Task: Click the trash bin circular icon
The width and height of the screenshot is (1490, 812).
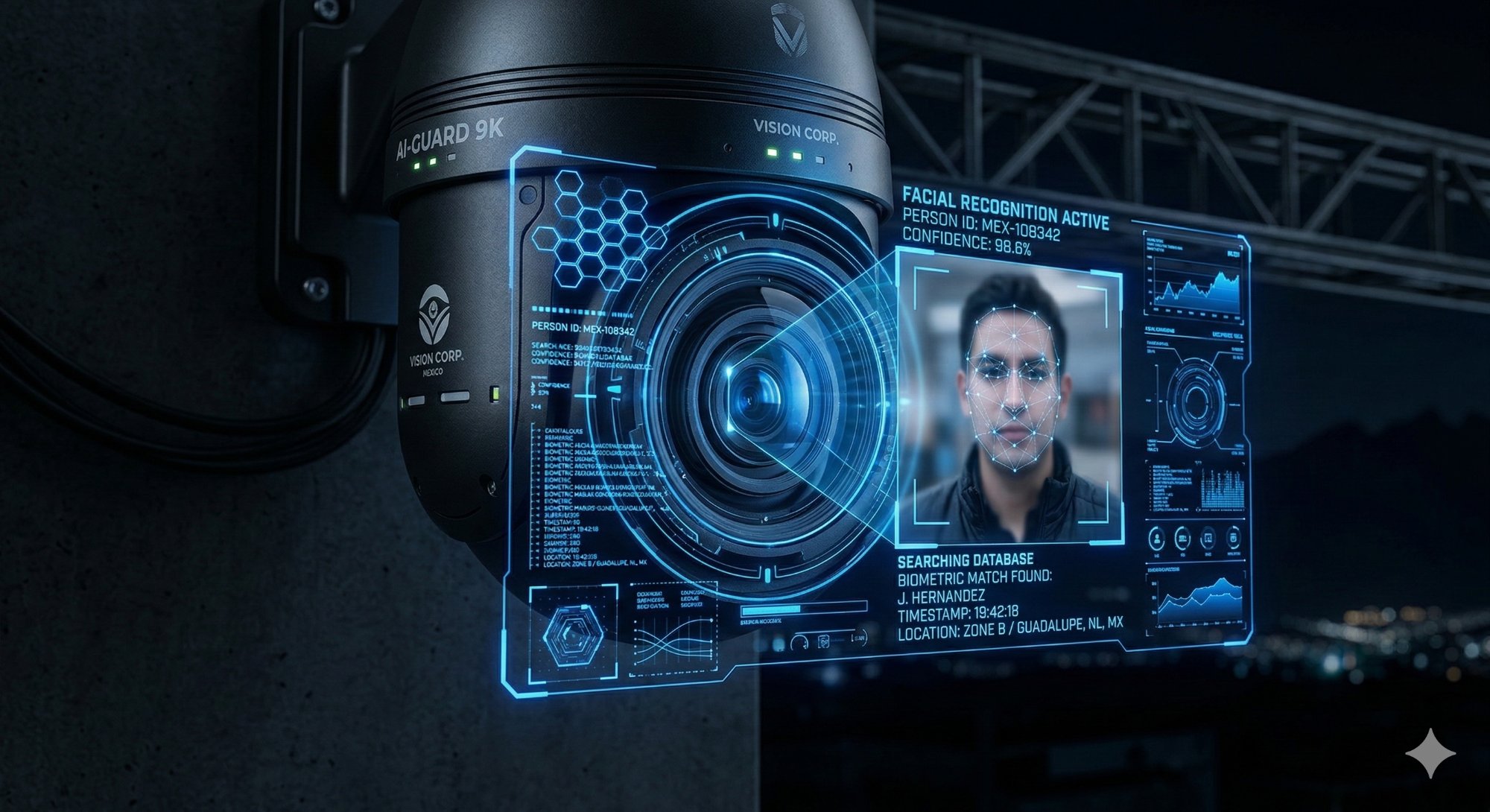Action: point(1233,536)
